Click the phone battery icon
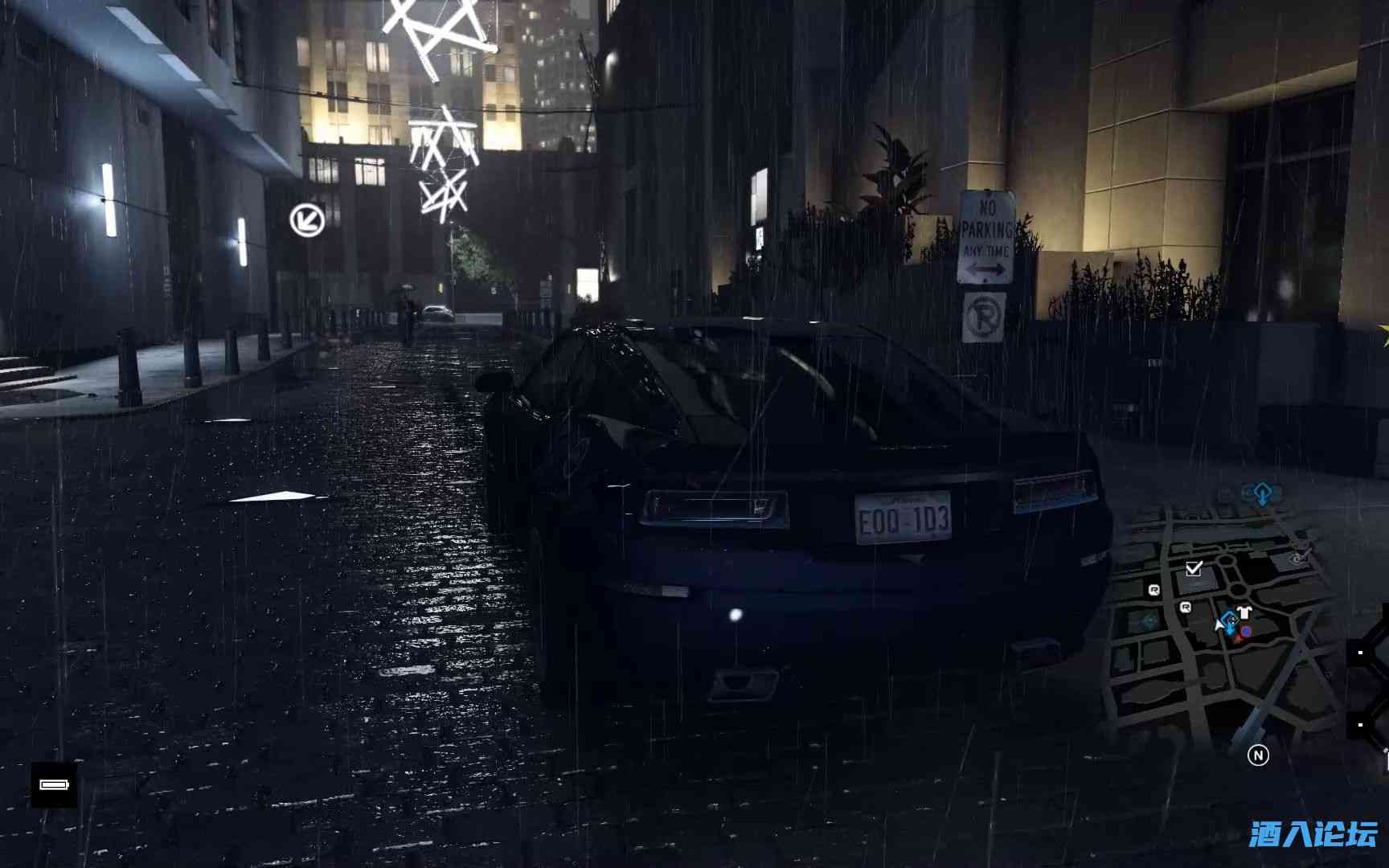This screenshot has width=1389, height=868. click(54, 784)
